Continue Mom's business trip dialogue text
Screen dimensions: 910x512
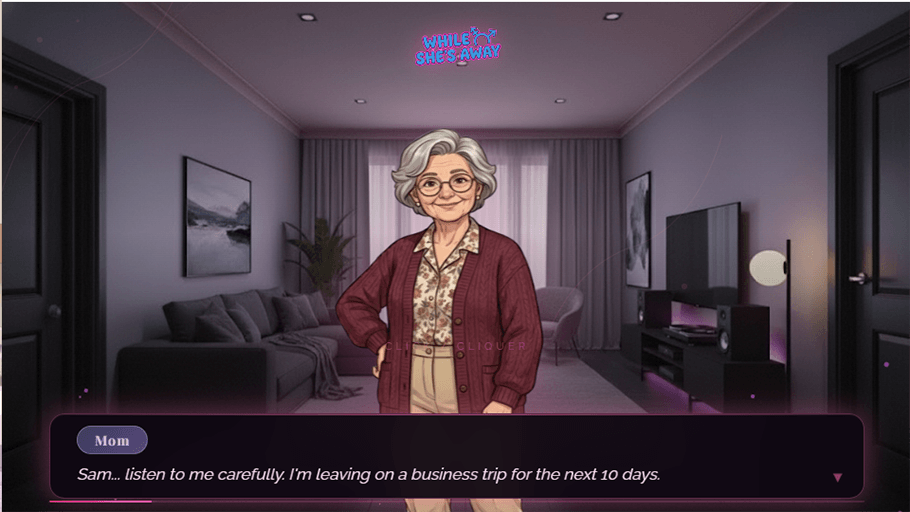click(369, 474)
